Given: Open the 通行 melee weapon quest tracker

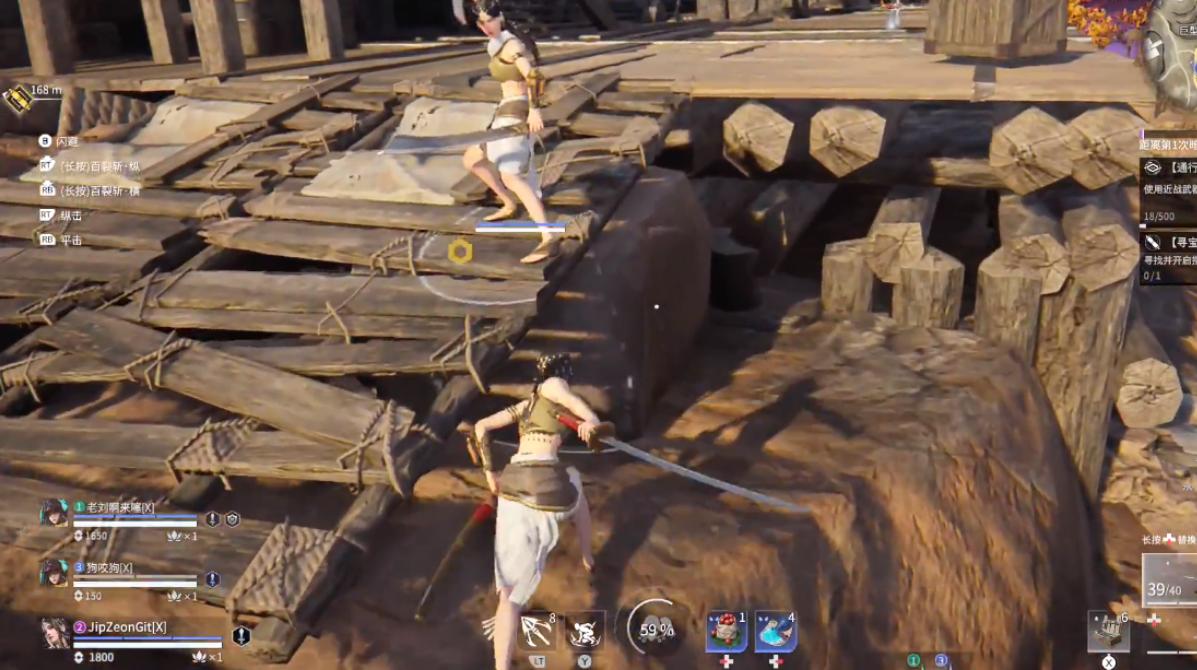Looking at the screenshot, I should point(1170,168).
